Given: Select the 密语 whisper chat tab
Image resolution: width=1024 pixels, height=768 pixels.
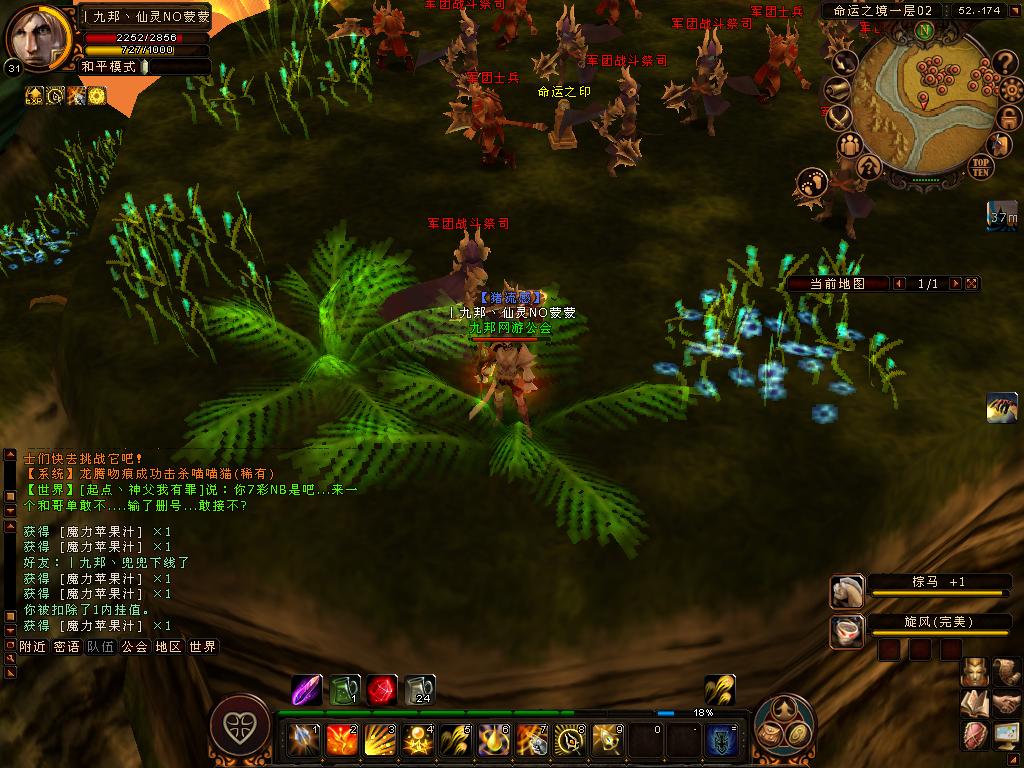Looking at the screenshot, I should [x=66, y=647].
